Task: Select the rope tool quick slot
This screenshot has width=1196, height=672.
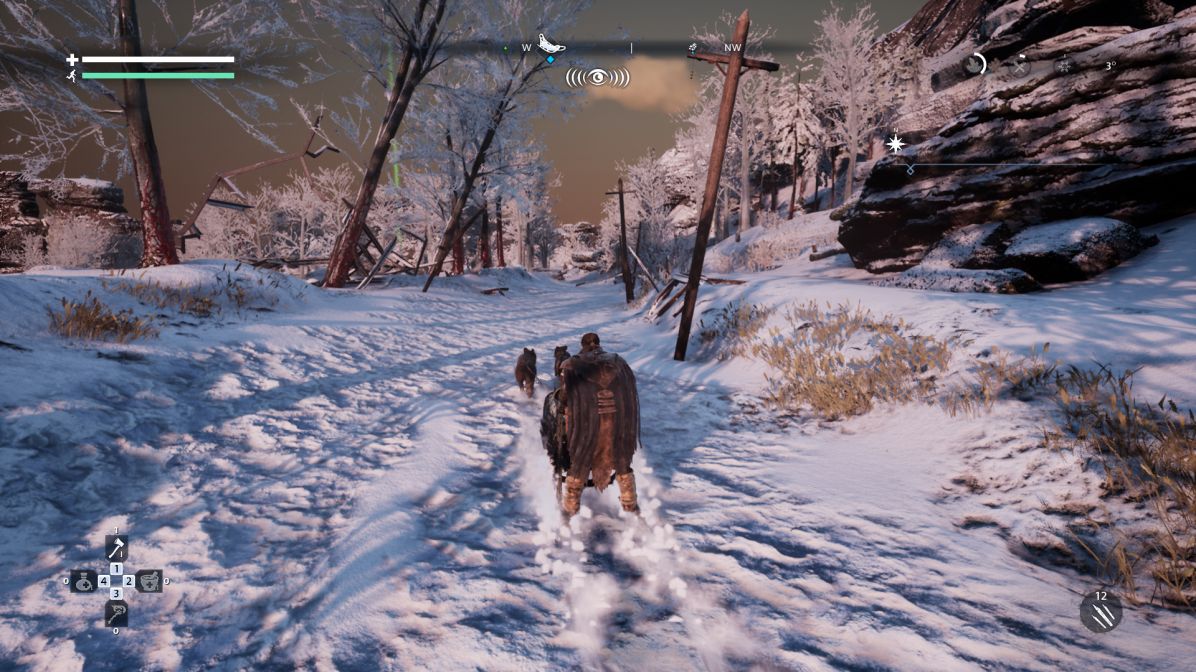Action: [x=116, y=613]
